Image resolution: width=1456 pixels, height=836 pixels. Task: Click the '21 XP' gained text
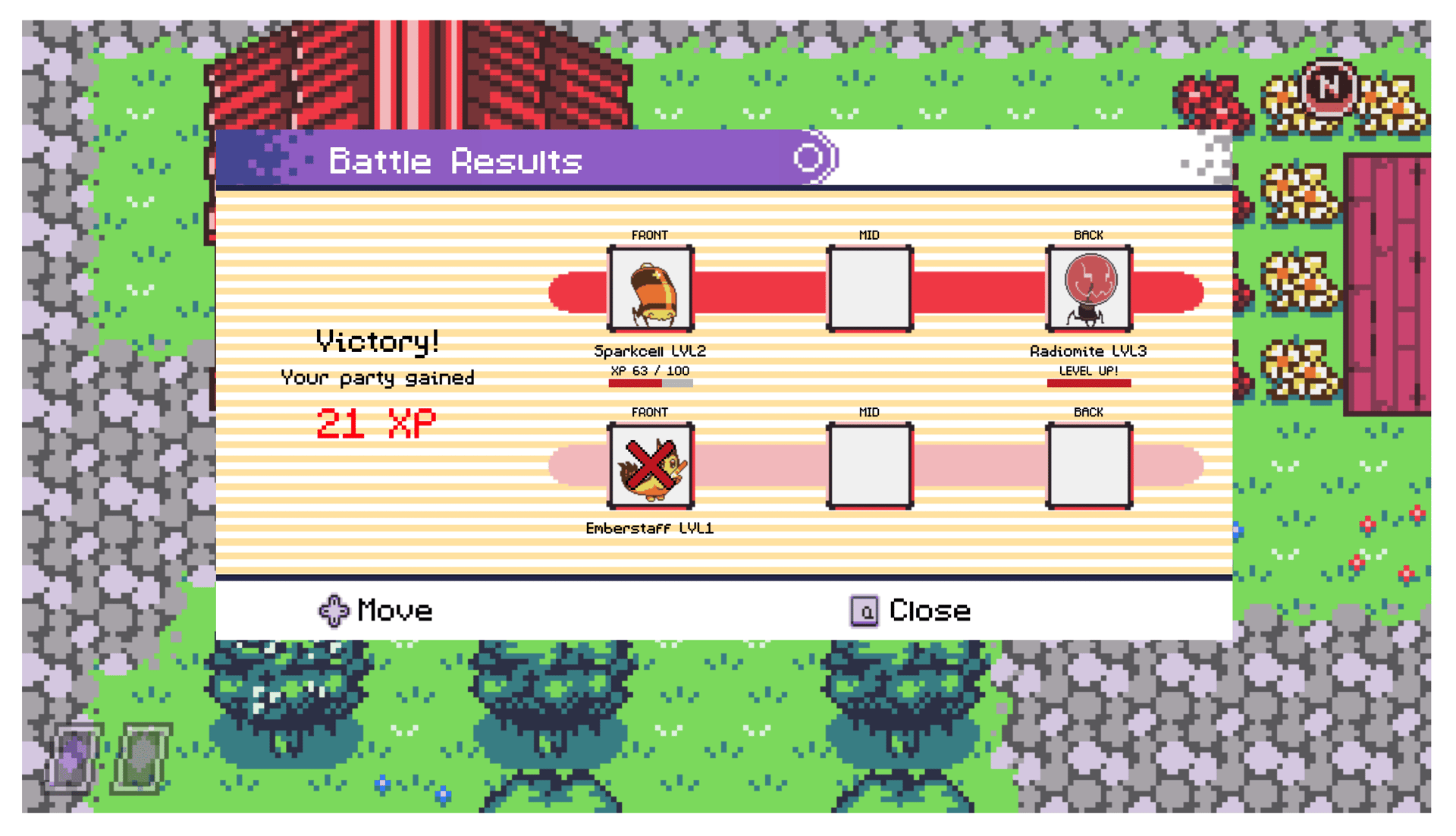[377, 423]
